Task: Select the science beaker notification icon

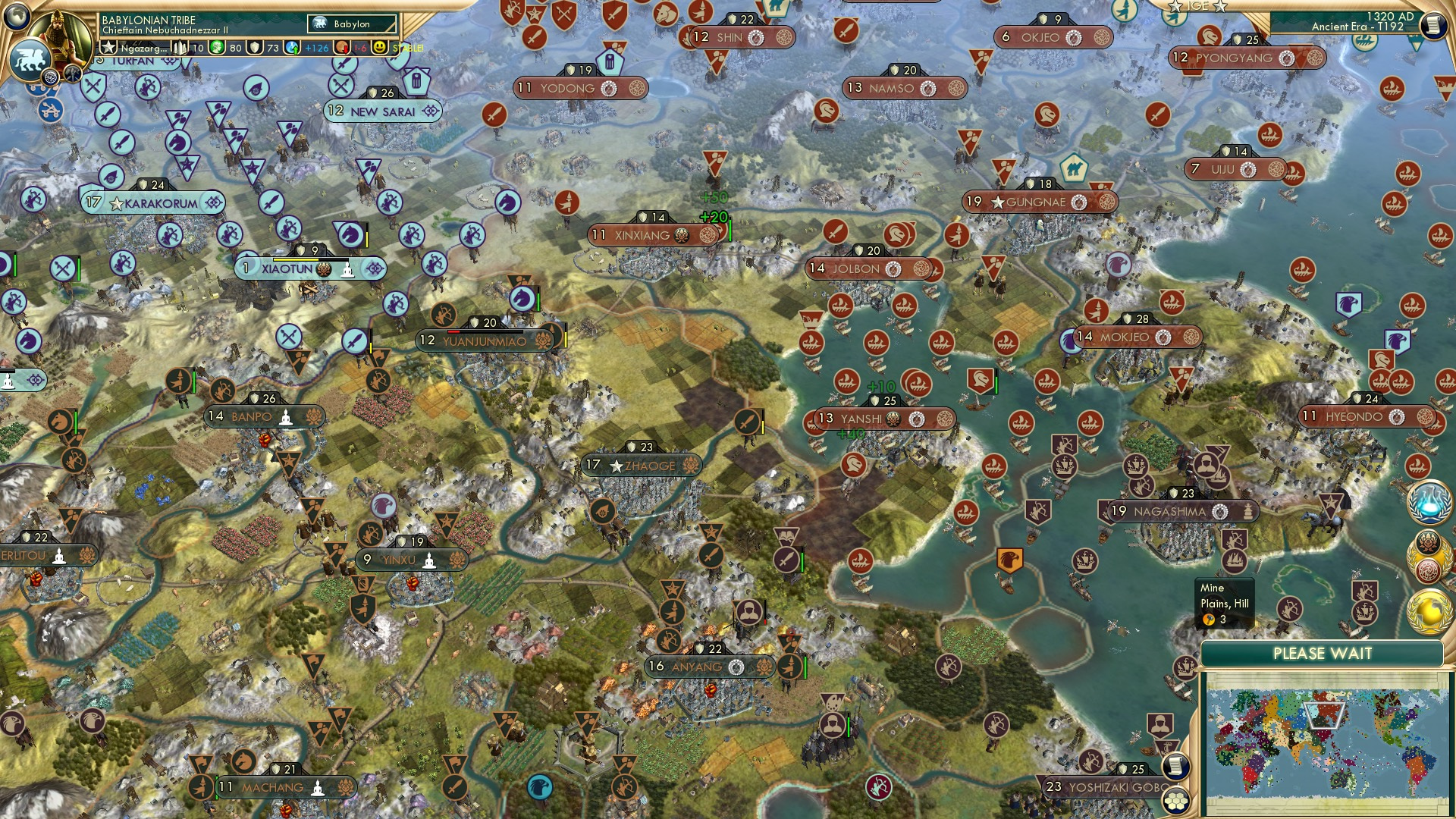Action: [x=1429, y=502]
